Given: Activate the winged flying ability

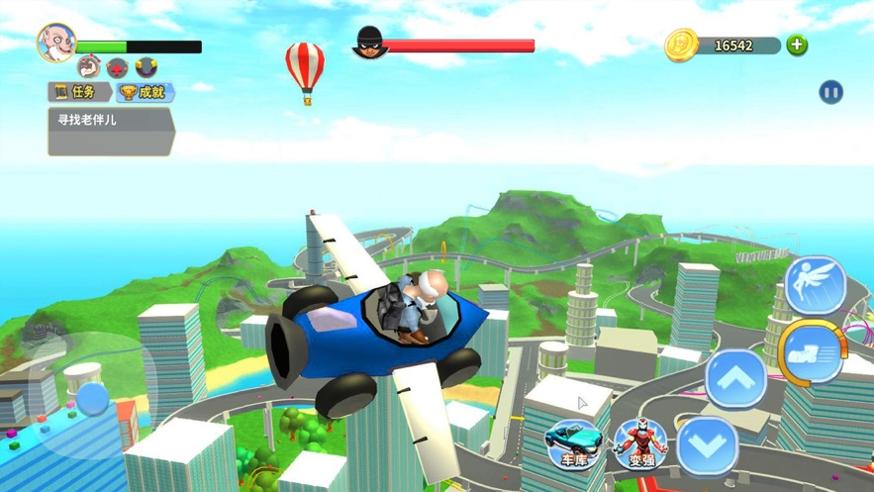Looking at the screenshot, I should [815, 285].
